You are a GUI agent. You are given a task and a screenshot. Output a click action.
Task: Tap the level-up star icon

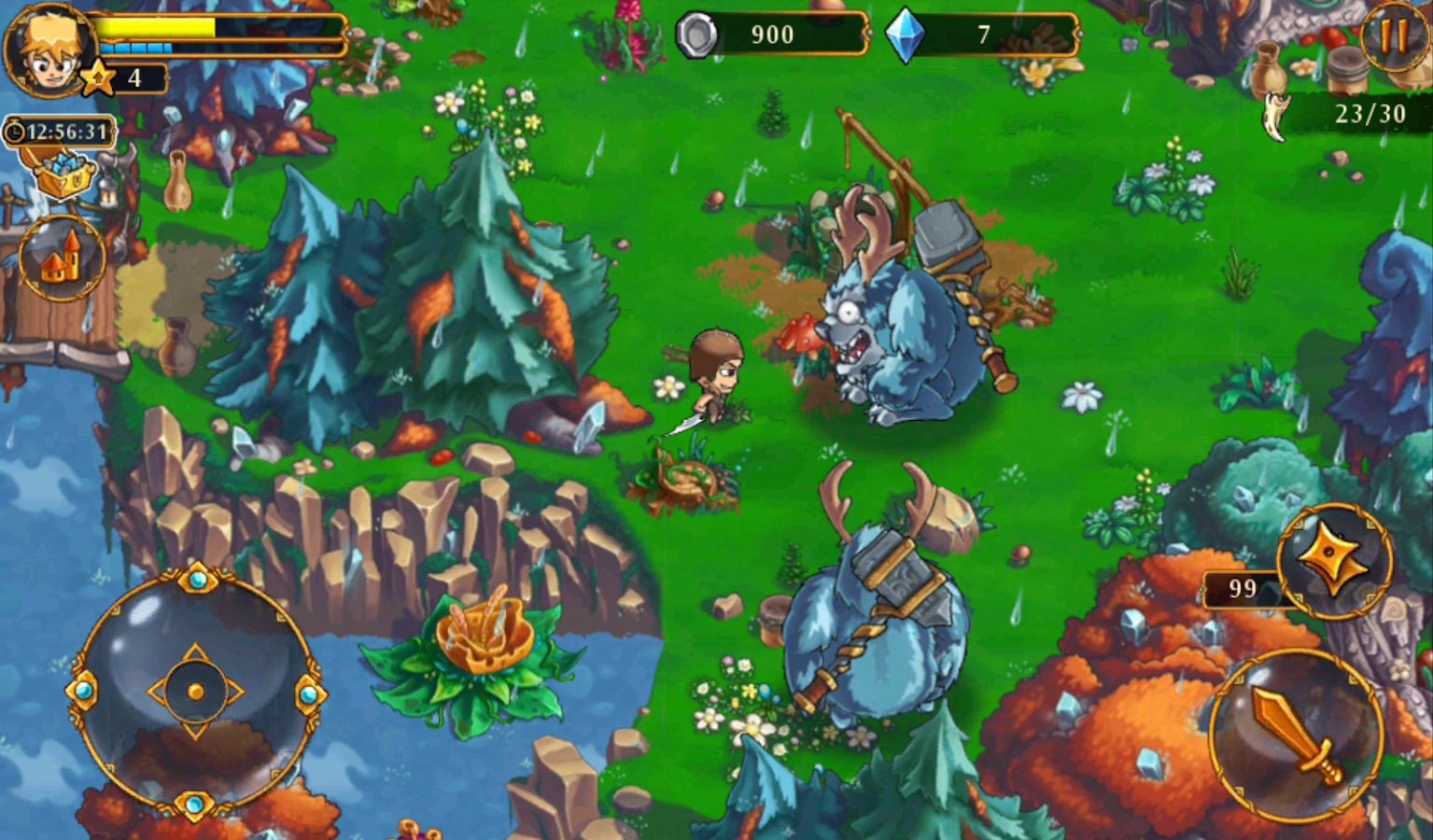pyautogui.click(x=98, y=78)
